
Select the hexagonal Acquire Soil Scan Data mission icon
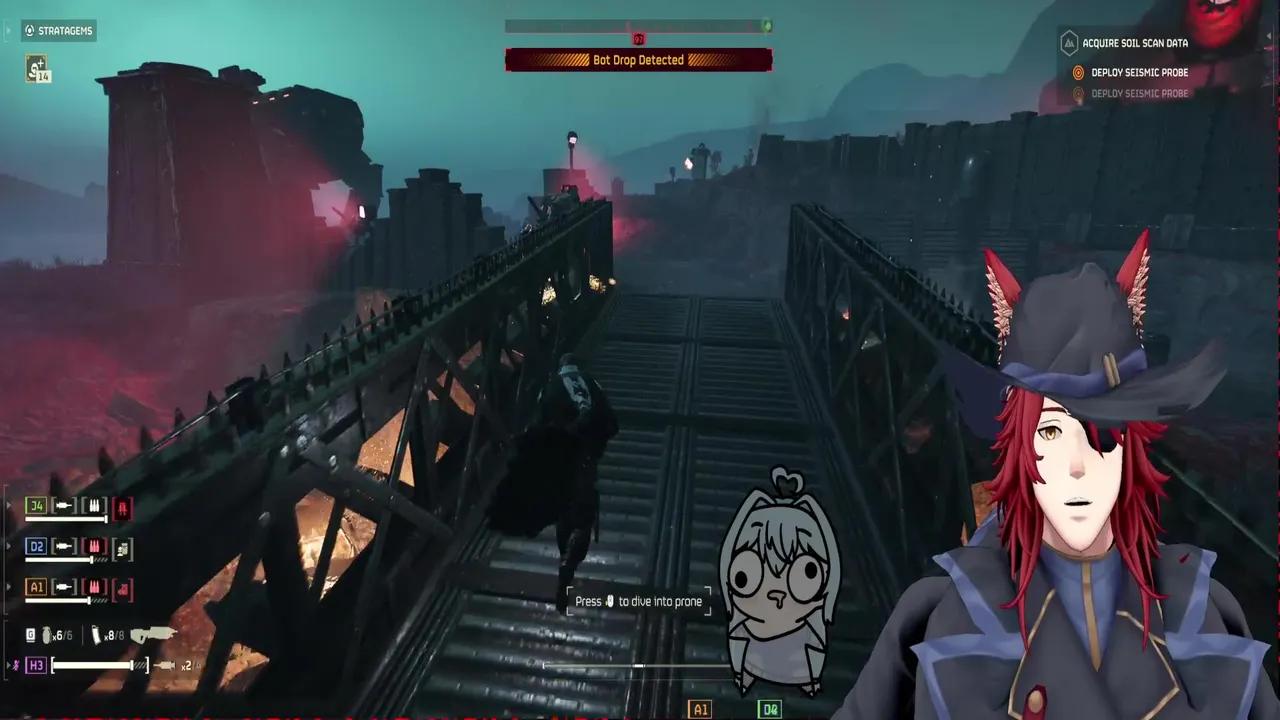(1069, 43)
